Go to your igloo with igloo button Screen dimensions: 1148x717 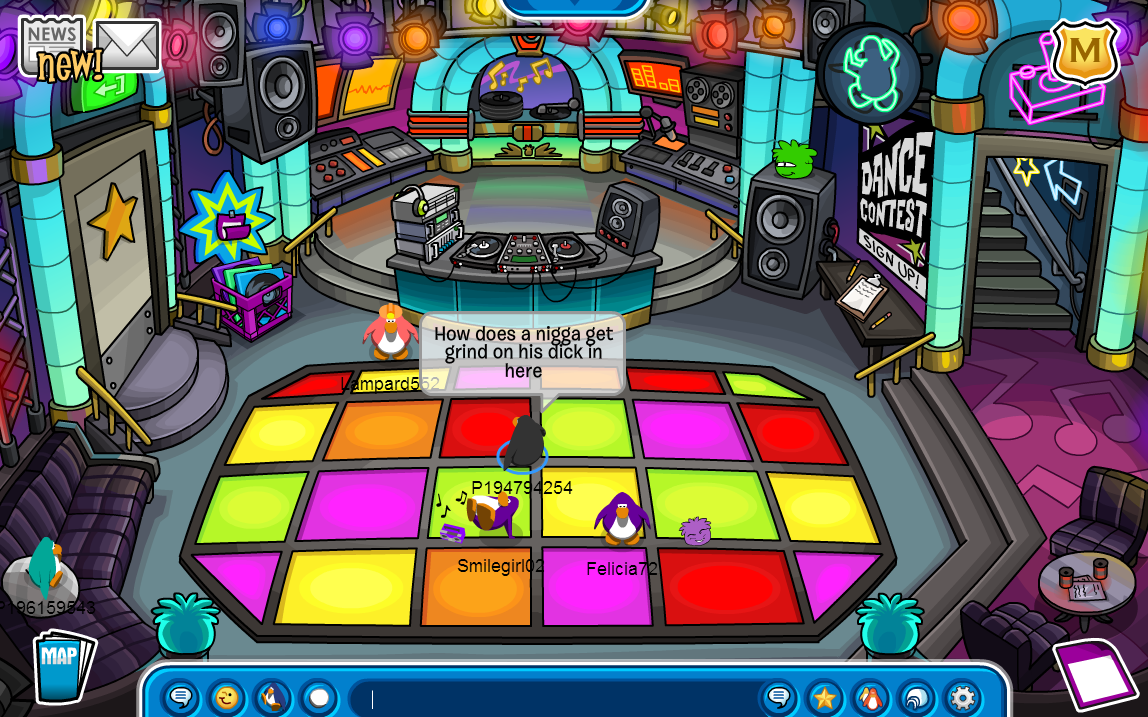click(x=917, y=697)
